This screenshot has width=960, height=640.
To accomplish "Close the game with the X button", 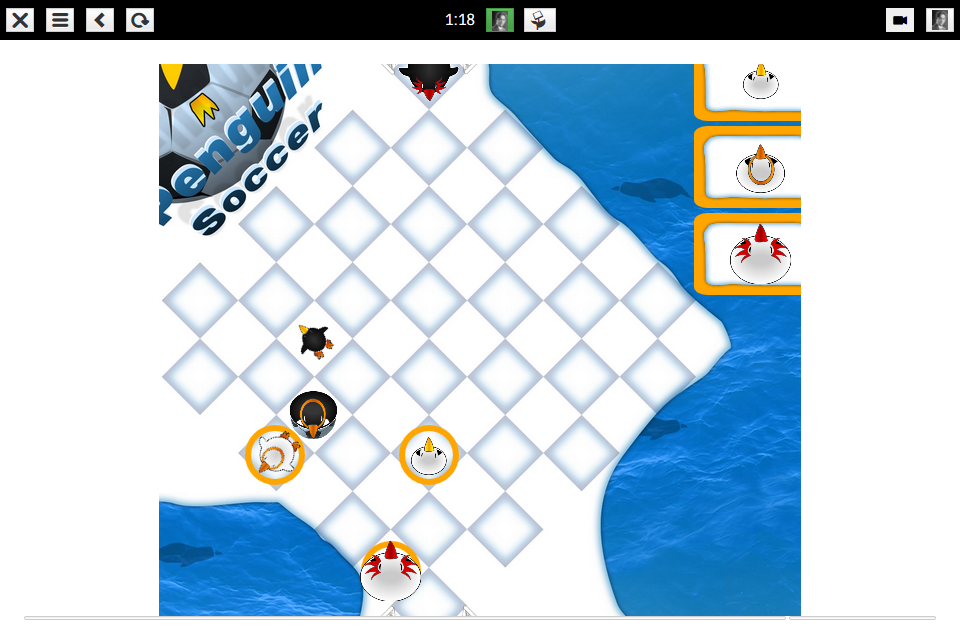I will coord(20,20).
